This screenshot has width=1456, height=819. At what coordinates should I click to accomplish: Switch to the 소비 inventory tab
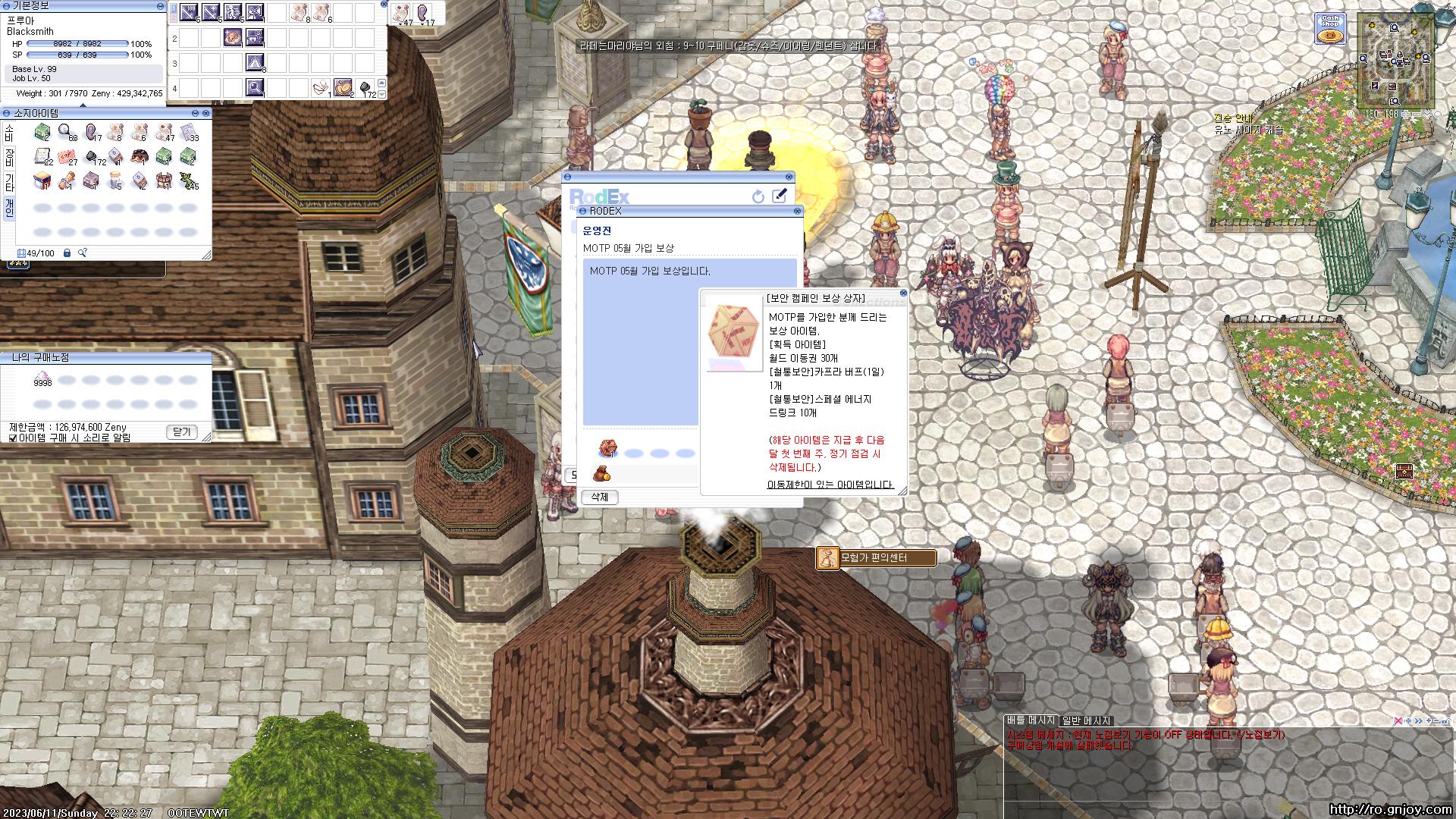(x=9, y=134)
